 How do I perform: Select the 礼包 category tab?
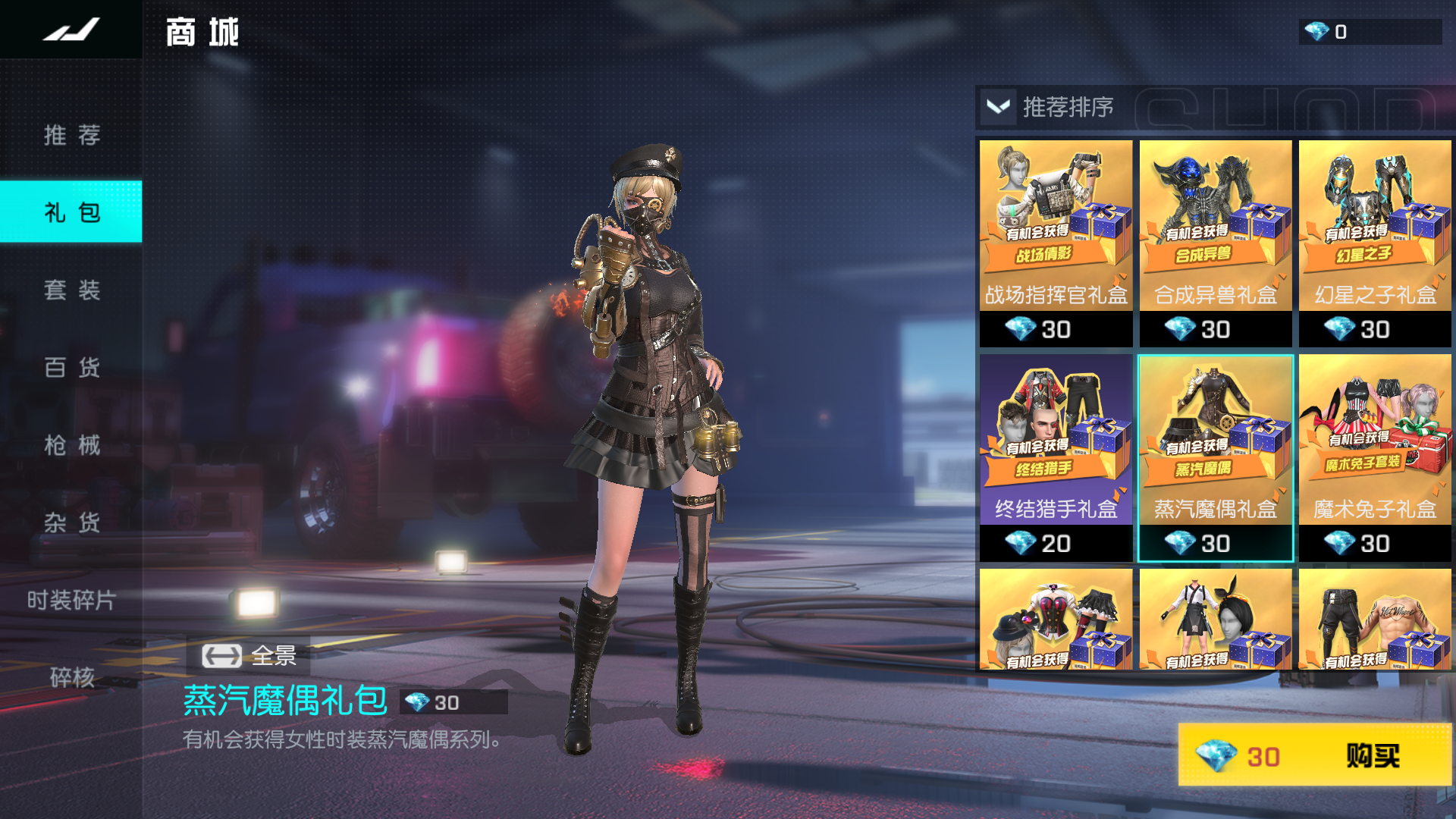[x=71, y=212]
